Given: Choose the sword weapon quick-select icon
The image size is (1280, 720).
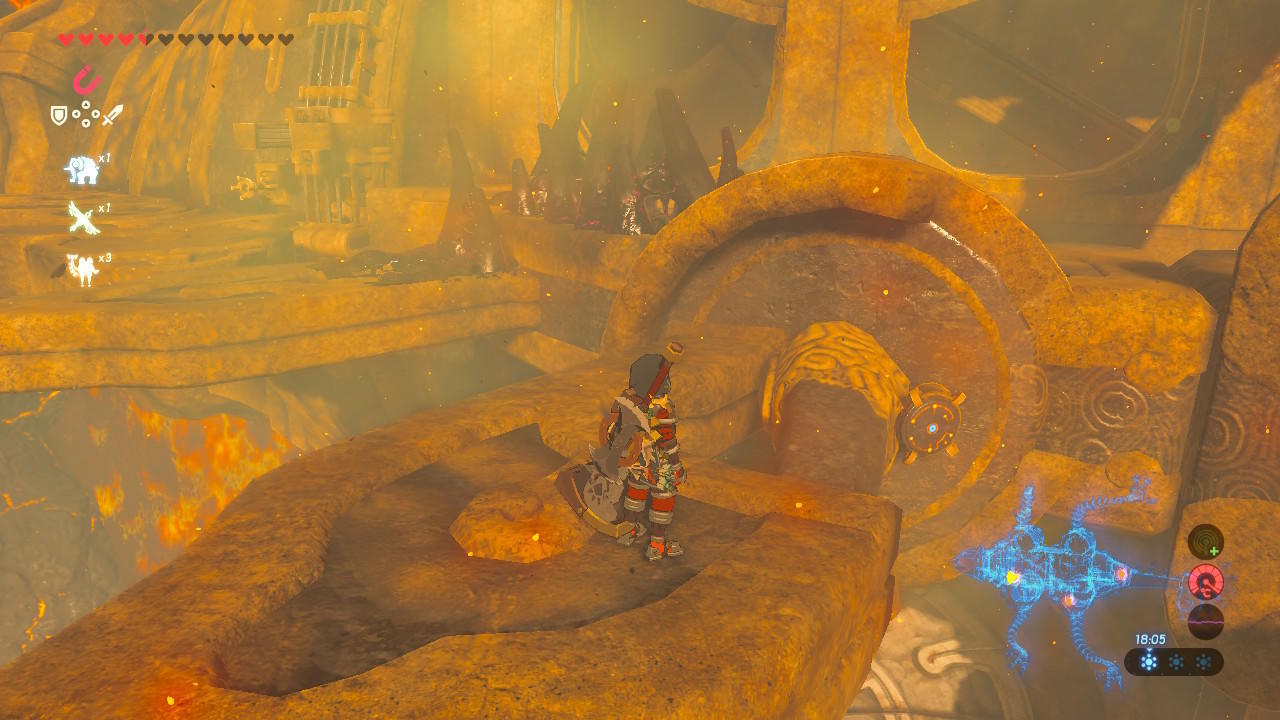Looking at the screenshot, I should click(112, 115).
